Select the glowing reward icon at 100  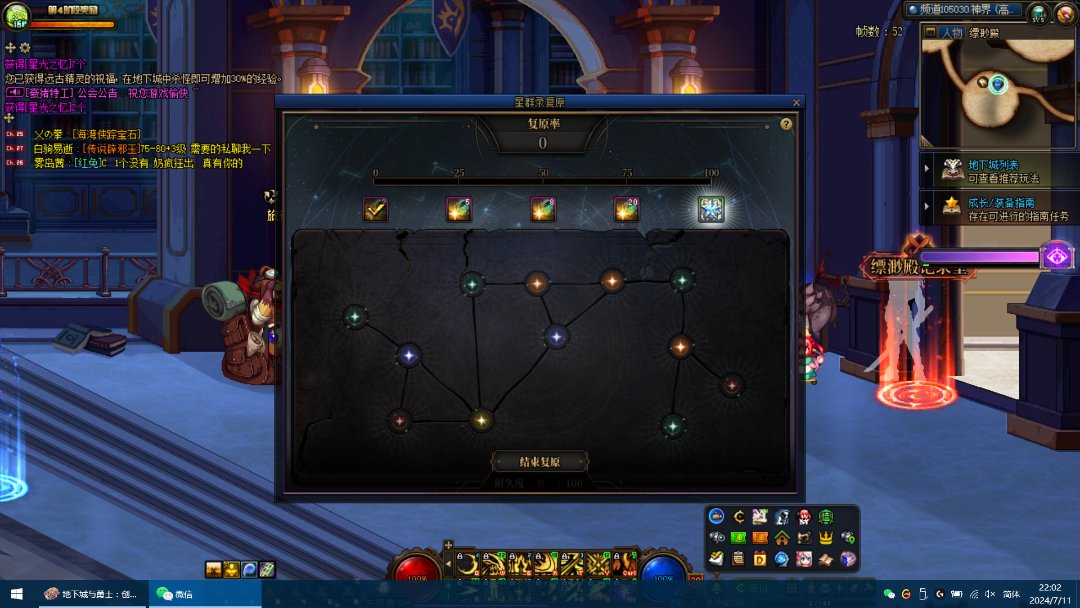pyautogui.click(x=710, y=209)
